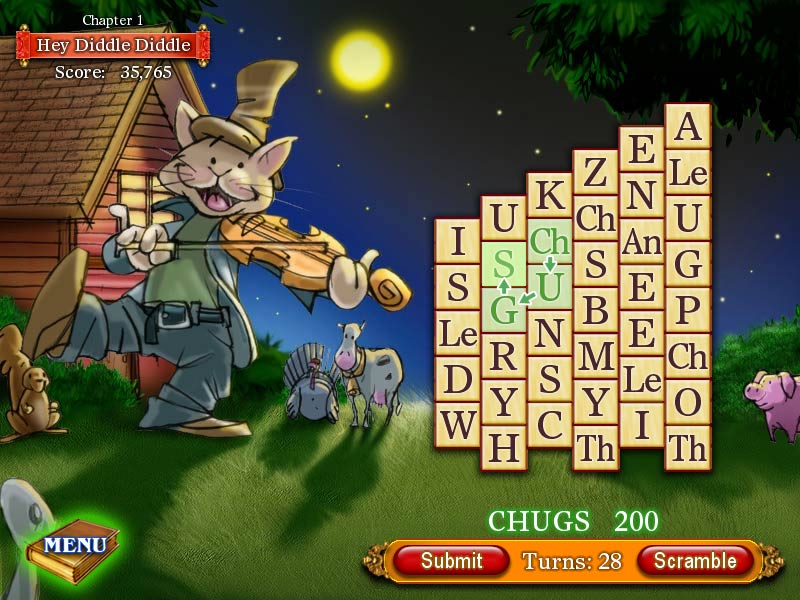Open the MENU book
This screenshot has height=600, width=800.
[76, 545]
